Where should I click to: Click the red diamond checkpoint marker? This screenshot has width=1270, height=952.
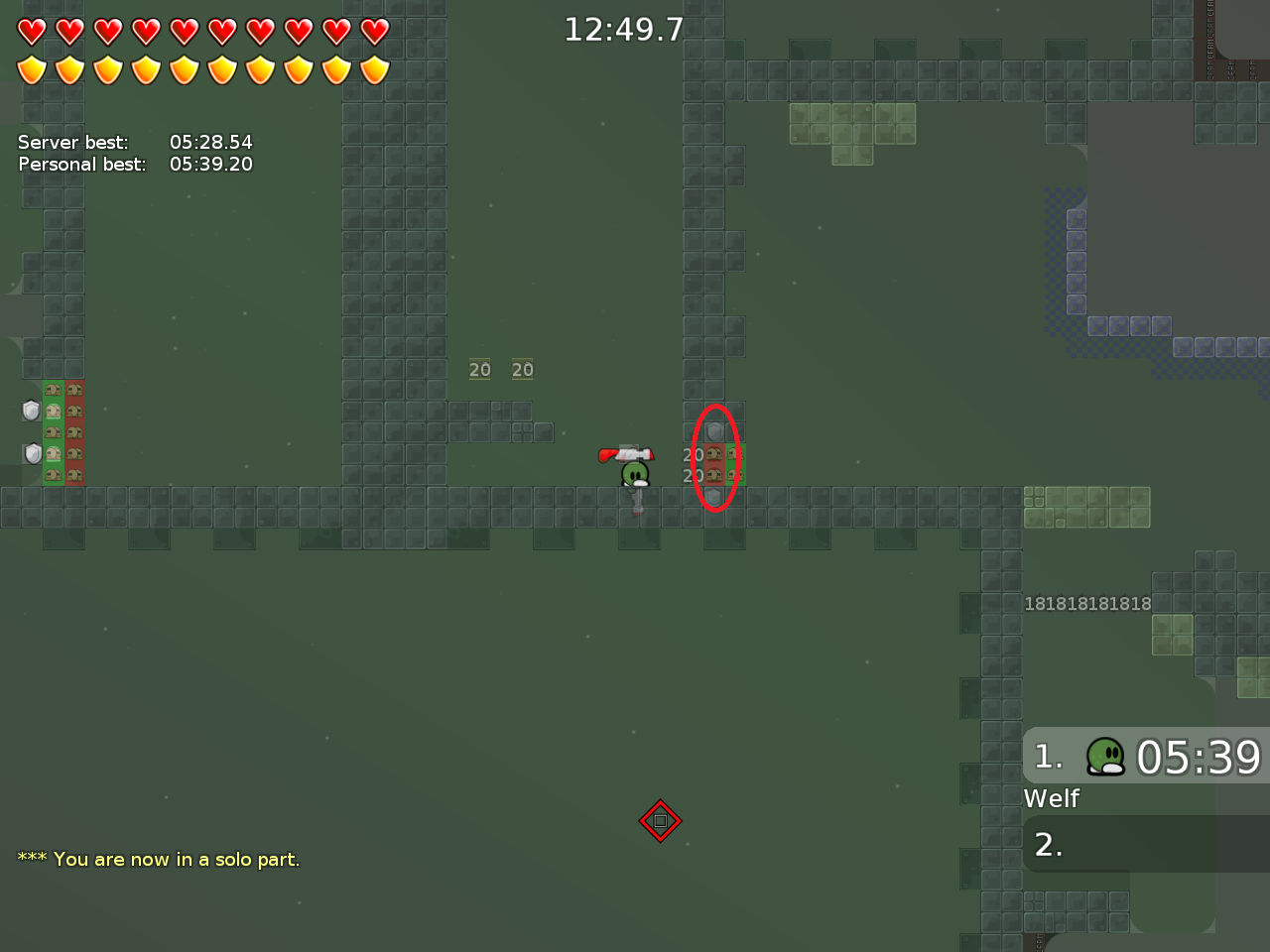(x=661, y=821)
